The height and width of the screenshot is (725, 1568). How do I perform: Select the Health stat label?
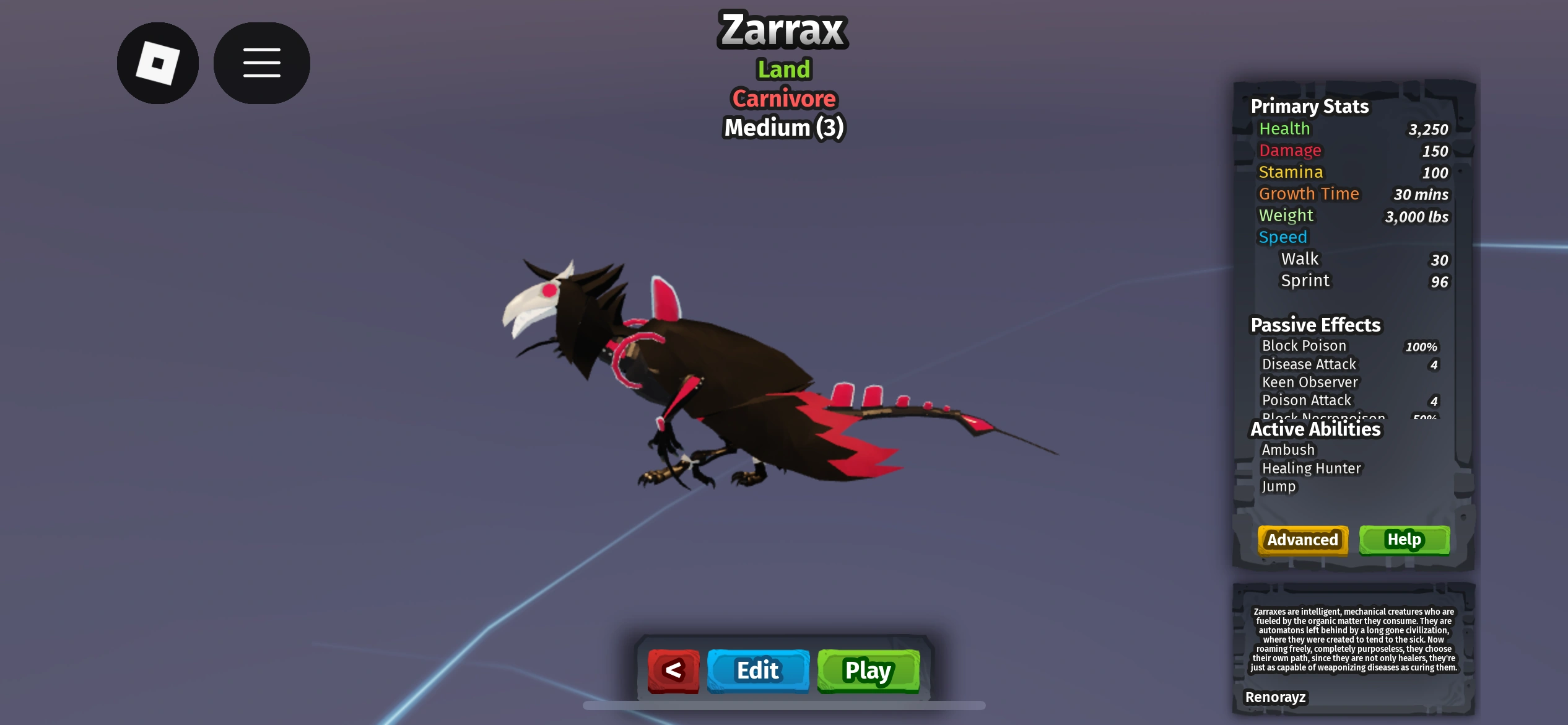pos(1284,129)
